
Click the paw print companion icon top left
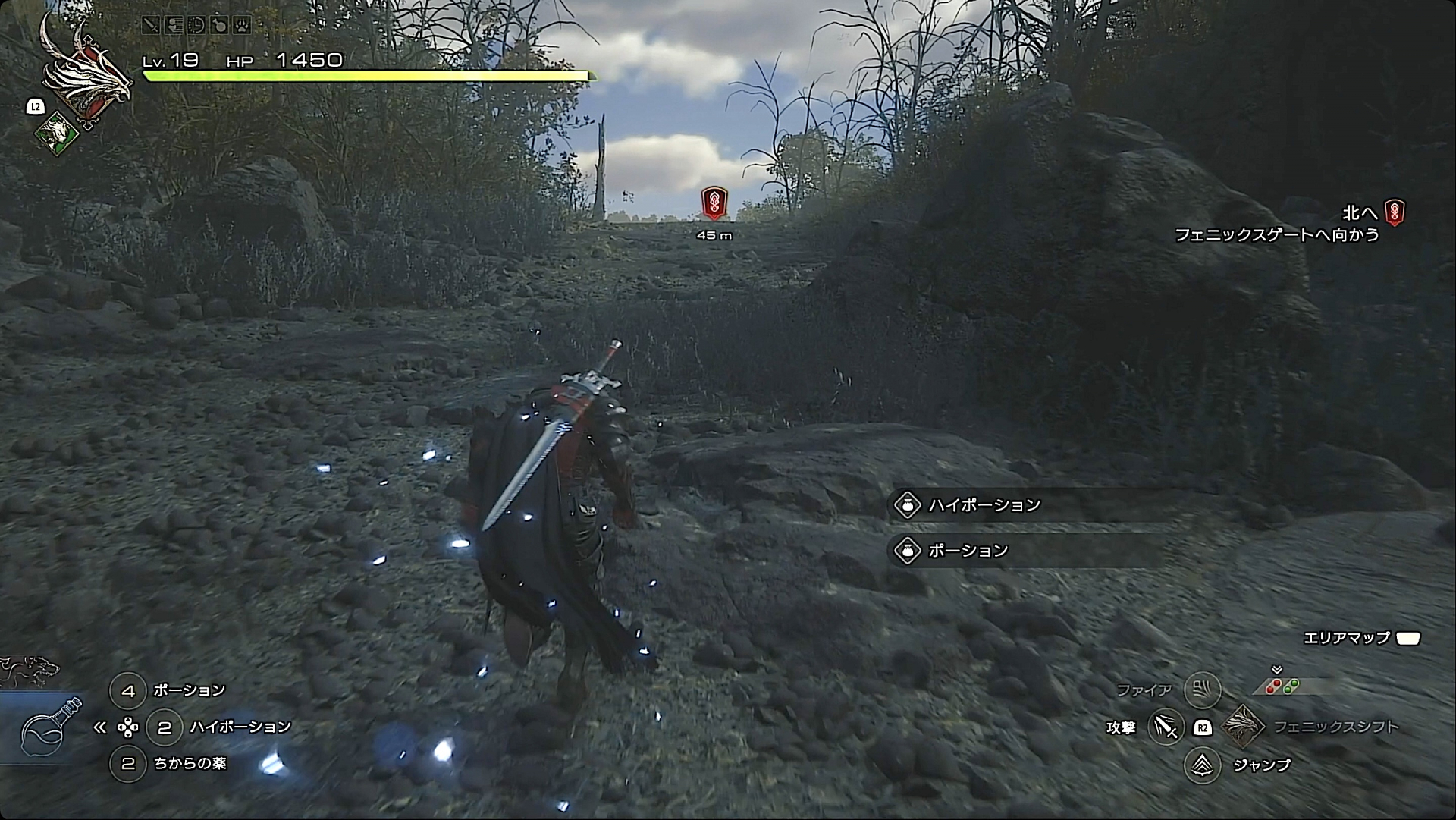pos(242,25)
